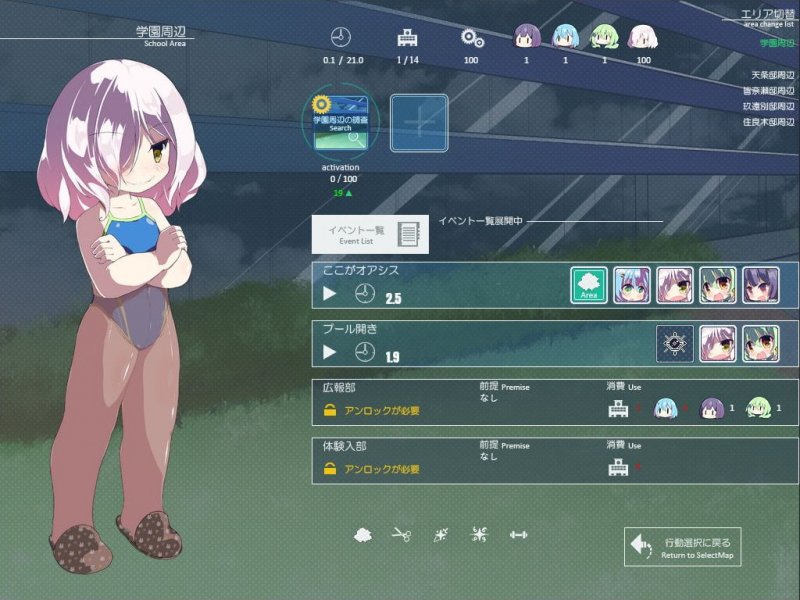Play the ここがオアシス event
Image resolution: width=800 pixels, height=600 pixels.
(x=330, y=295)
